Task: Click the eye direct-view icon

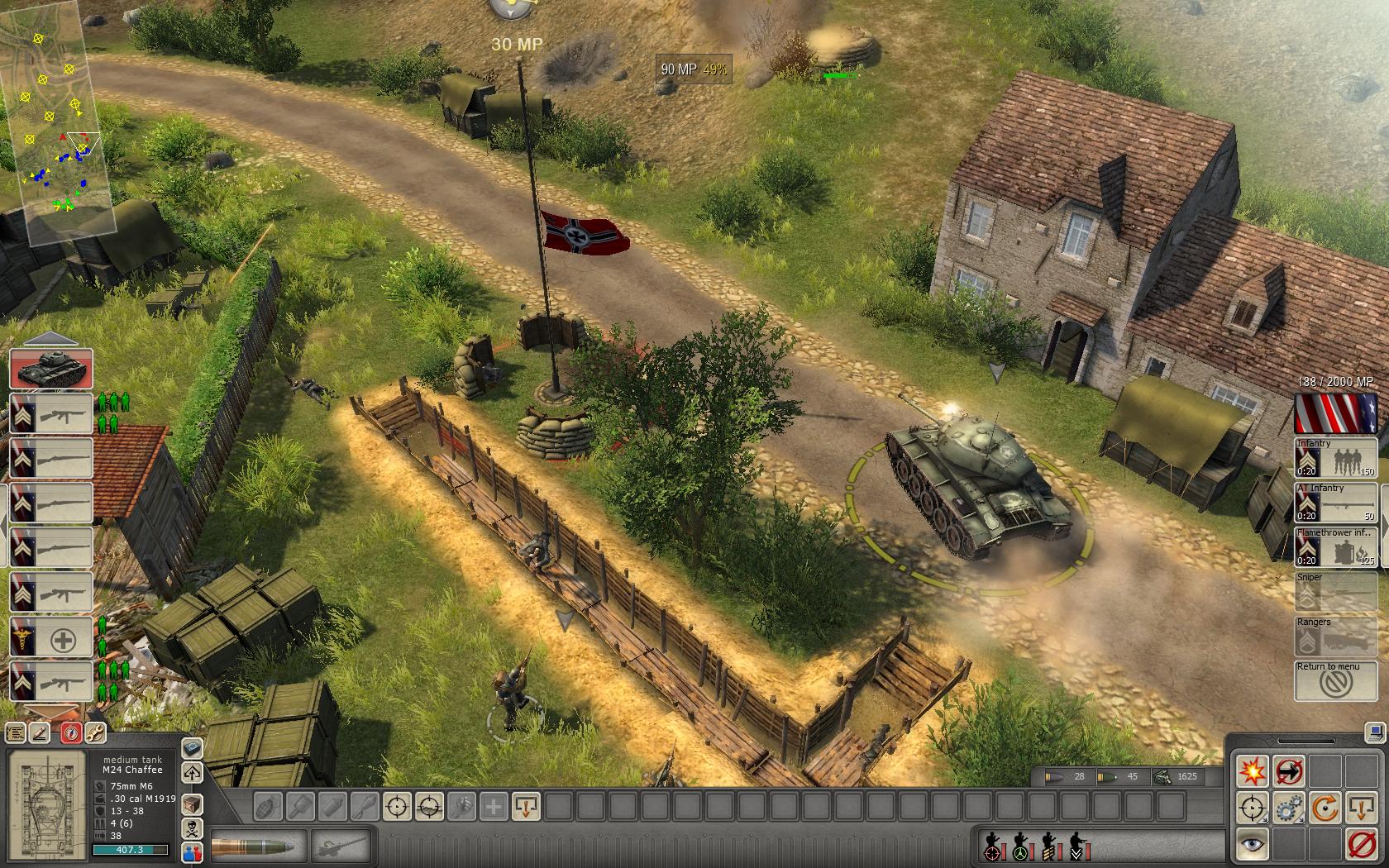Action: pyautogui.click(x=1252, y=843)
